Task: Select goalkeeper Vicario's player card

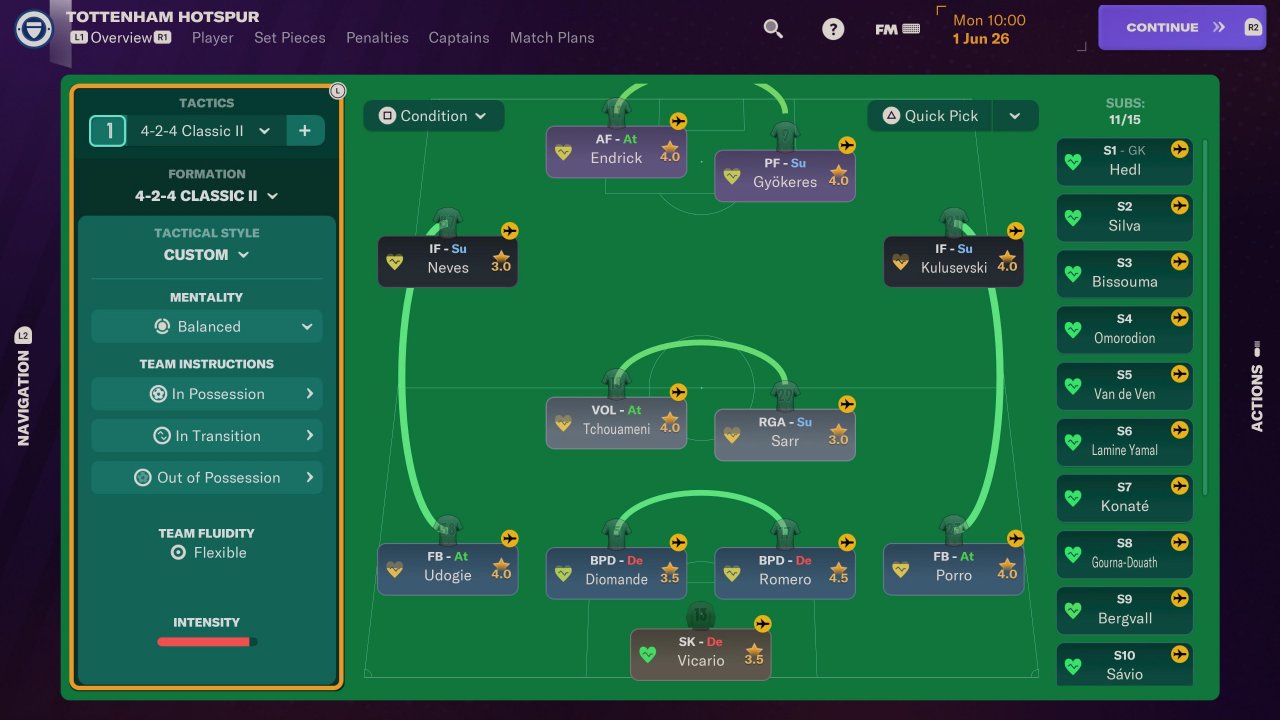Action: pos(700,654)
